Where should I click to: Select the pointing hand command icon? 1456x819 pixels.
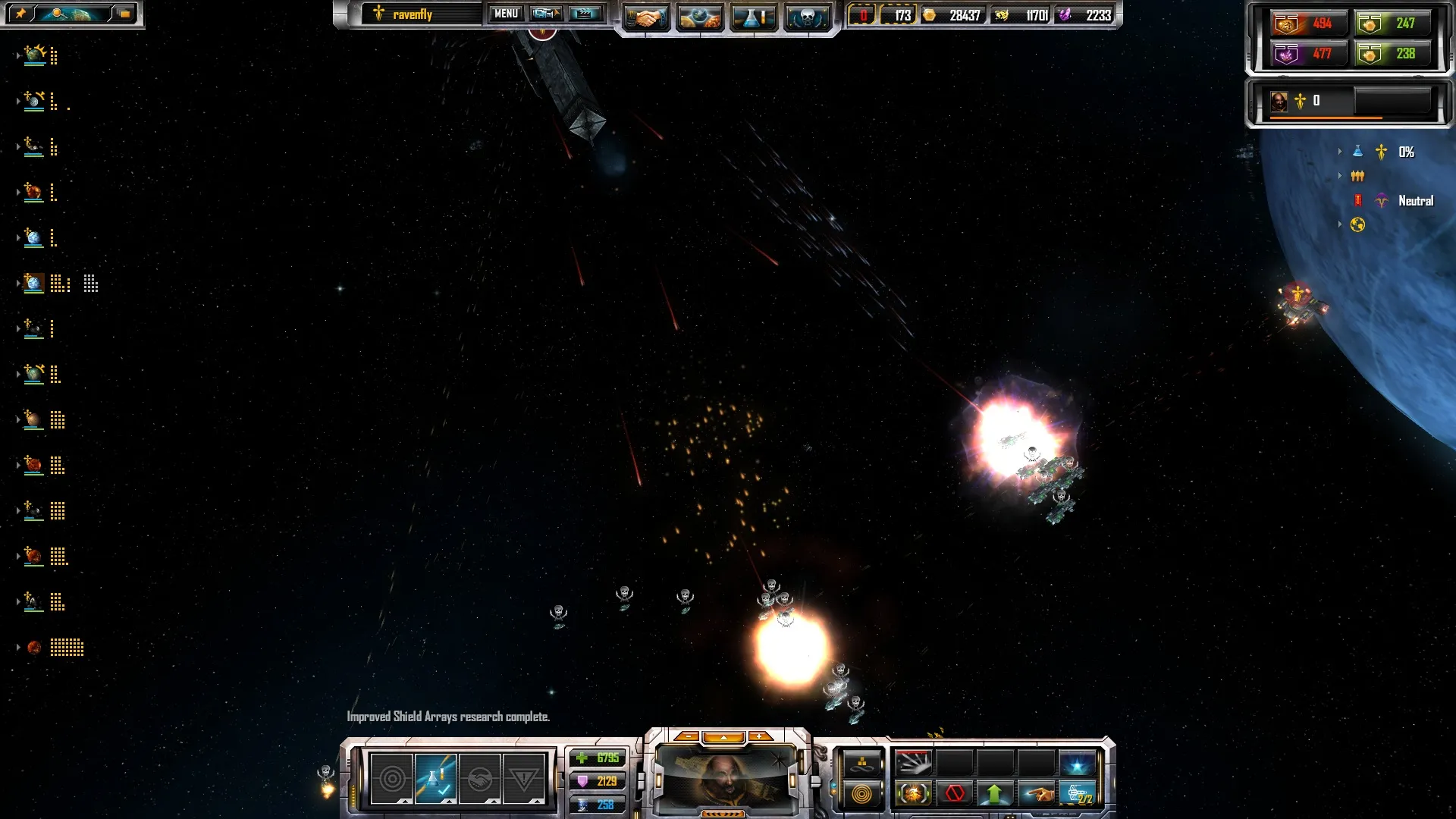1037,794
